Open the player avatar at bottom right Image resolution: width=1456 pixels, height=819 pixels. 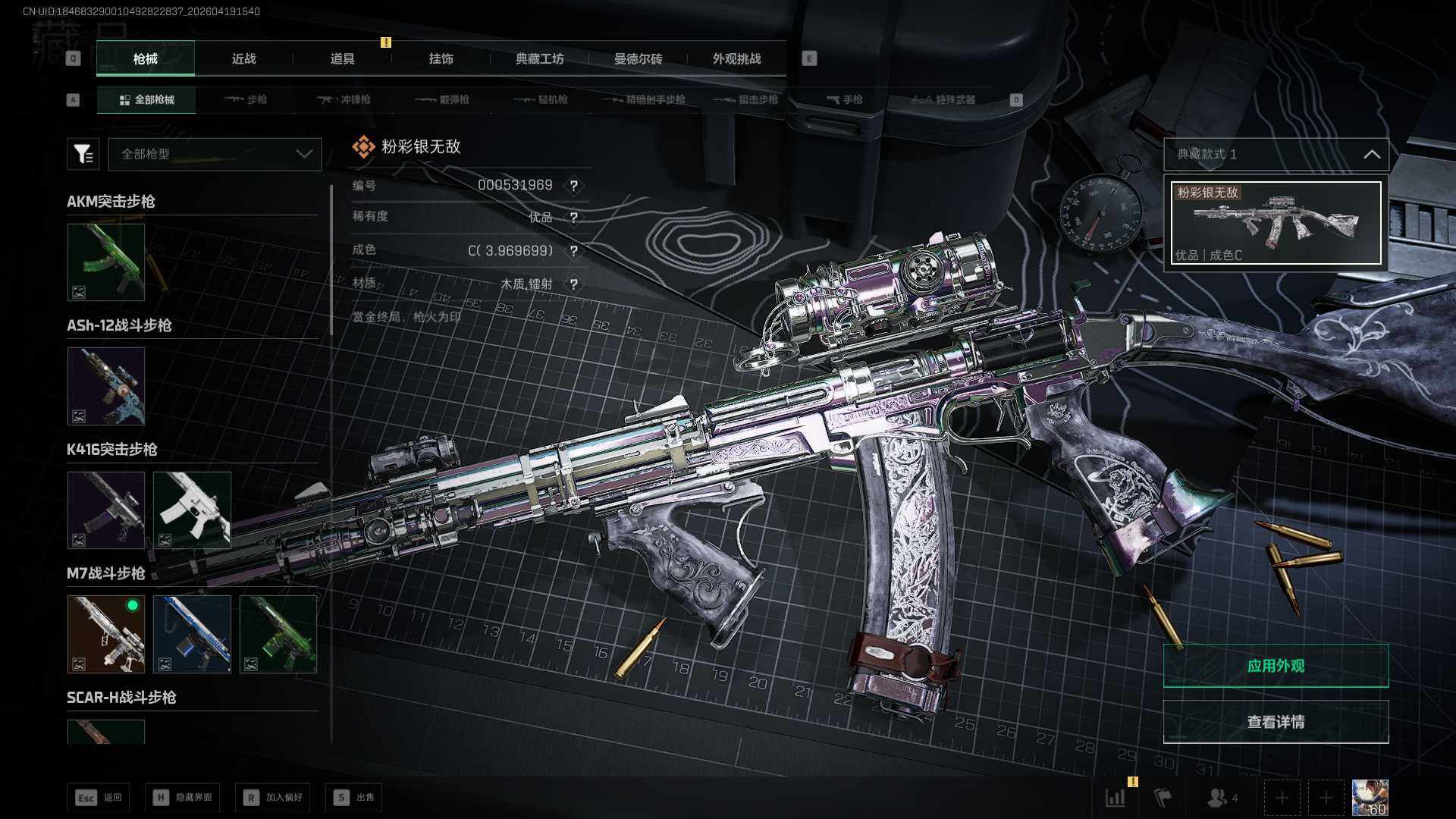pyautogui.click(x=1370, y=798)
